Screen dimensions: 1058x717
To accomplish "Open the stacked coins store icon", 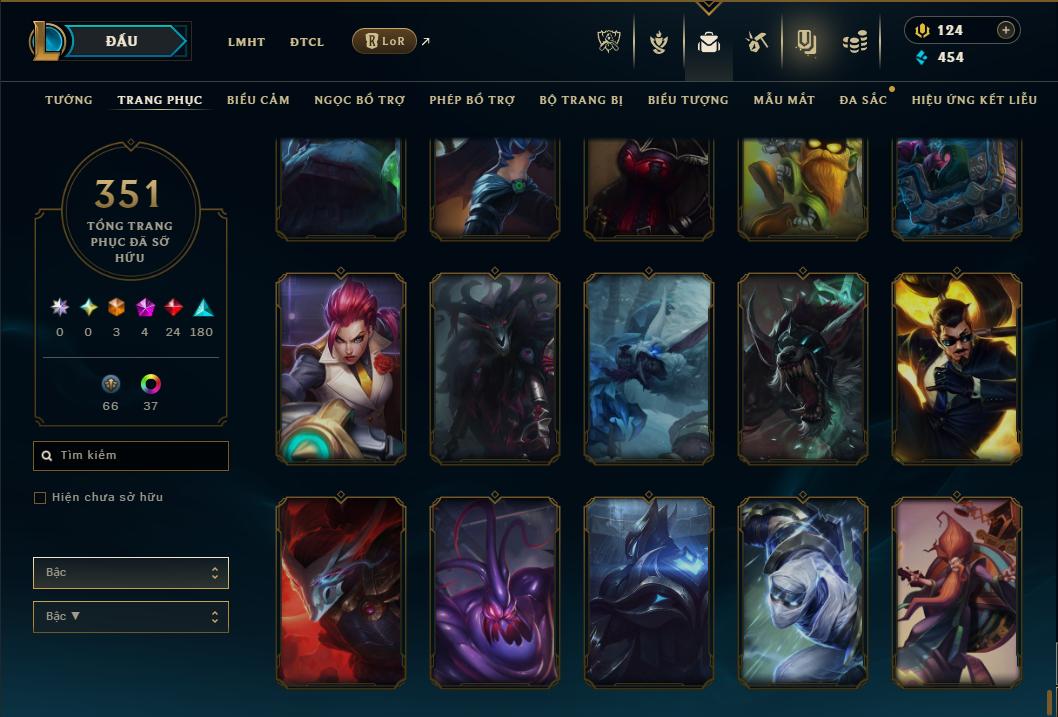I will click(x=854, y=42).
